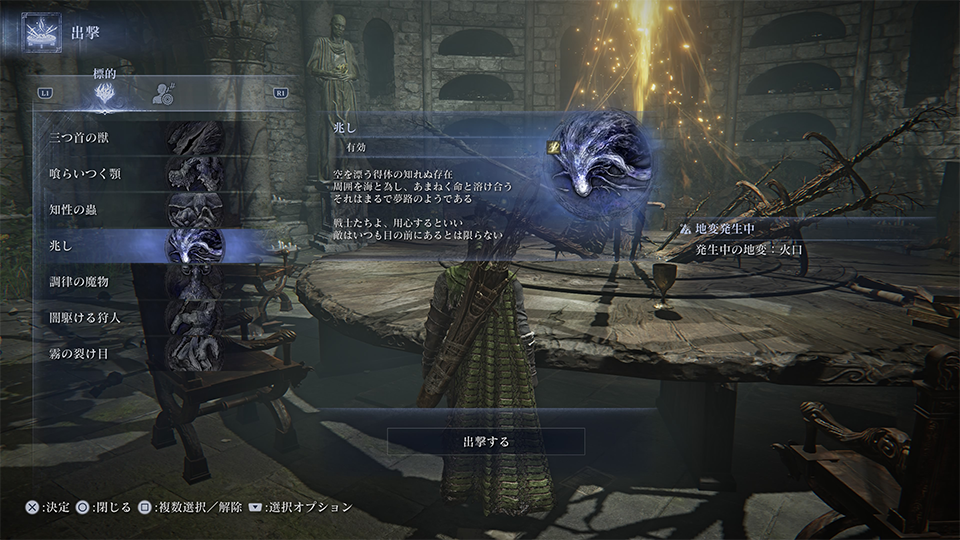Open the matchmaking settings tab
The image size is (960, 540).
(x=163, y=94)
